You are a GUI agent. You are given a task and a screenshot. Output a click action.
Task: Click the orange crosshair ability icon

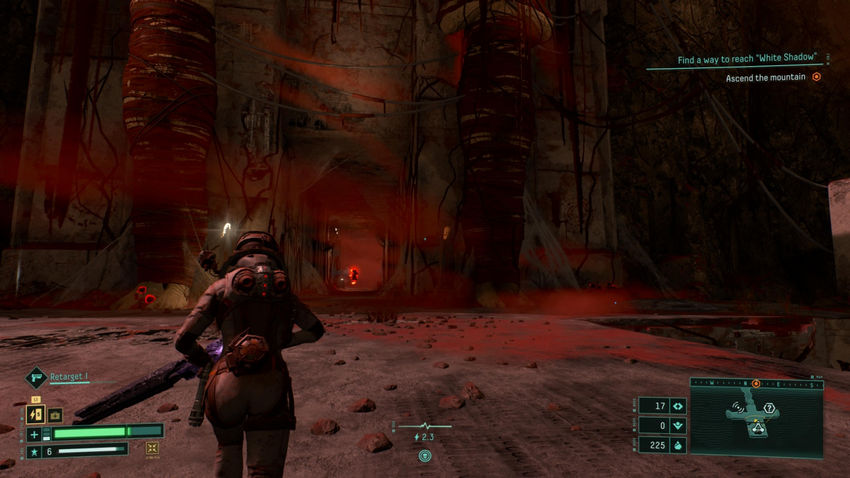click(152, 449)
